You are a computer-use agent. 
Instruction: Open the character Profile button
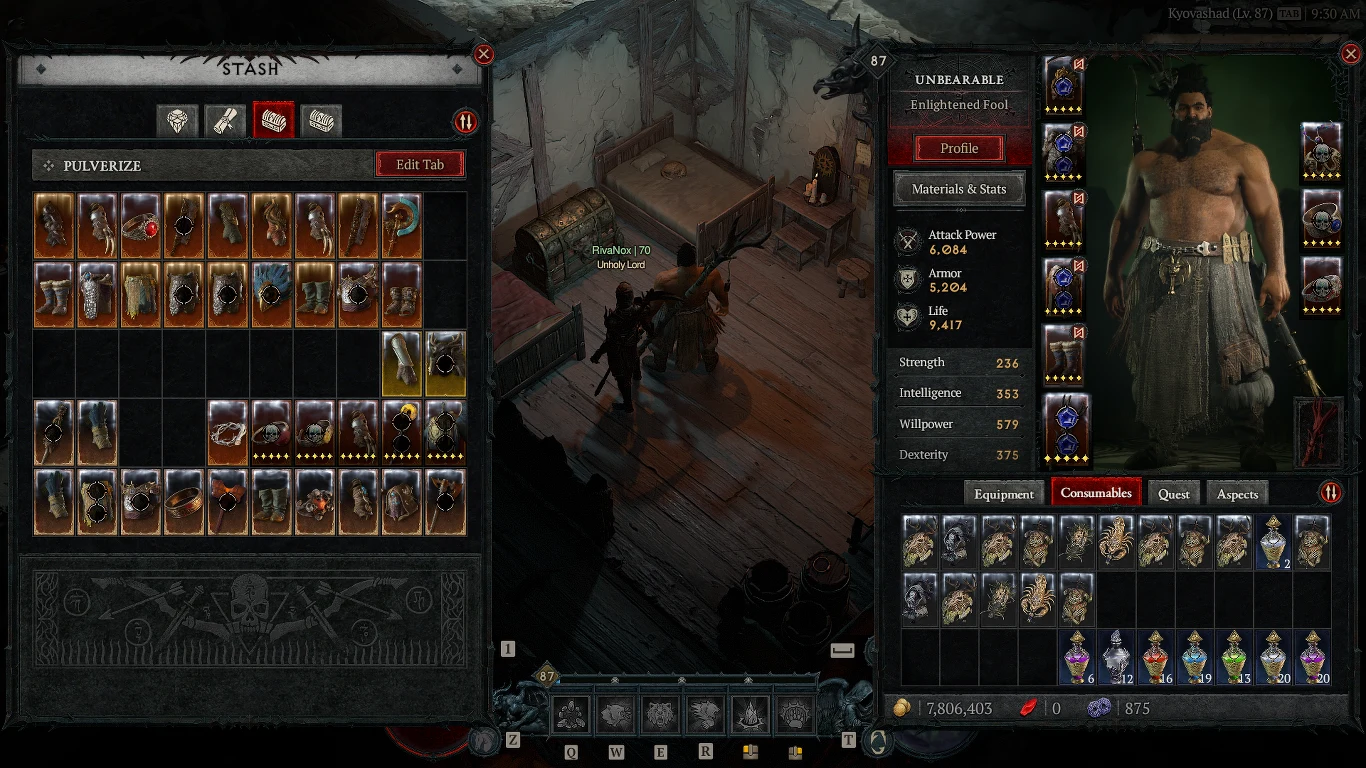[957, 148]
